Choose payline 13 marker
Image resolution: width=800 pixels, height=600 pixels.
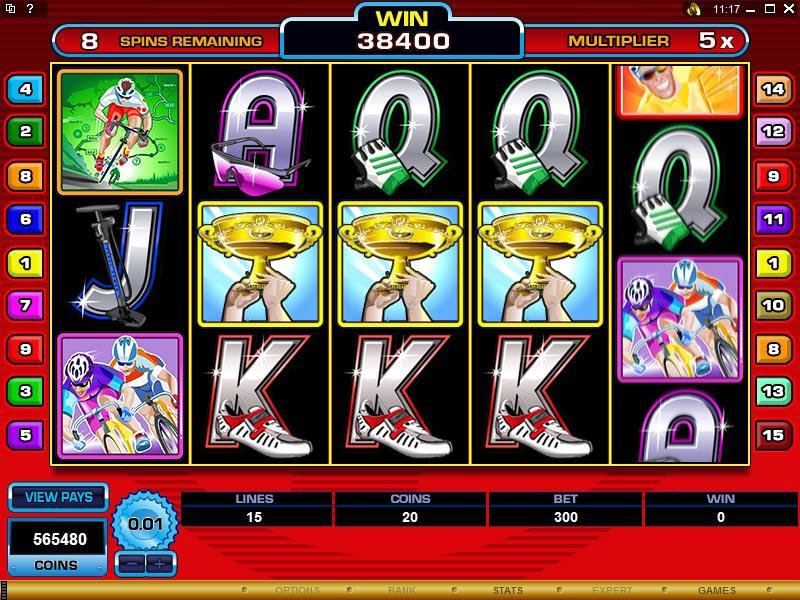[773, 391]
